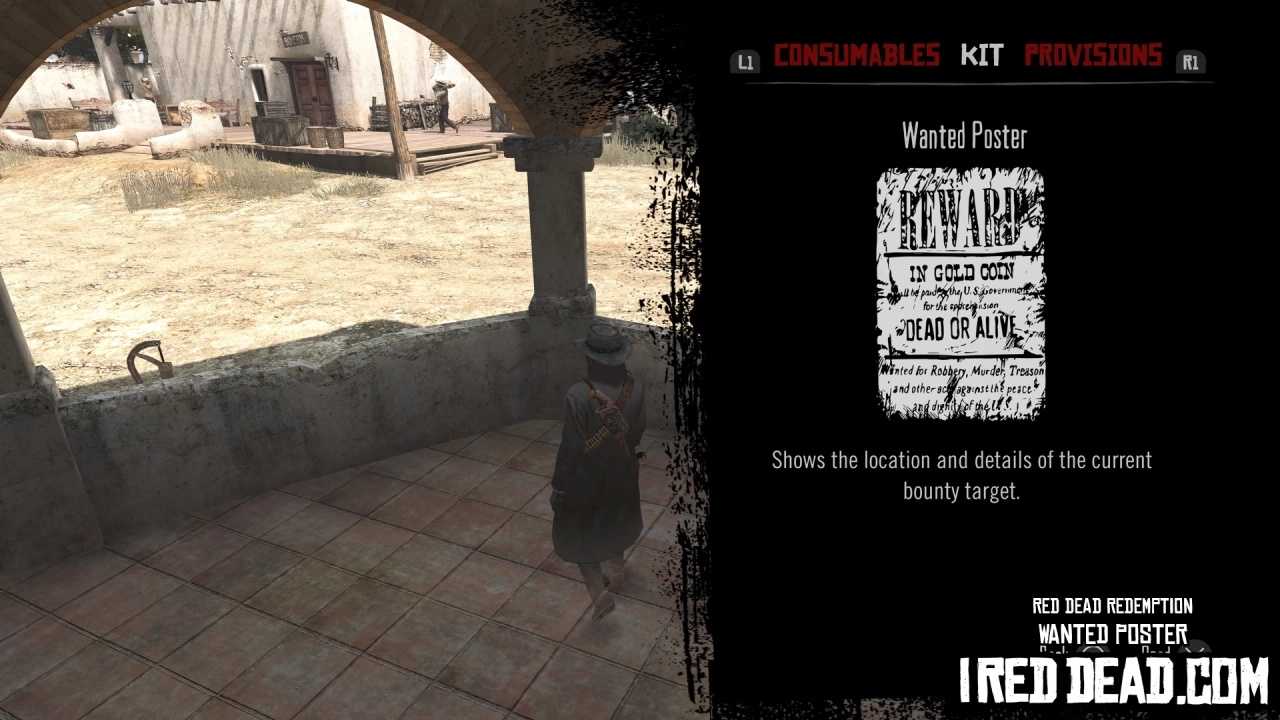Click the tab underline divider bar
1280x720 pixels.
click(x=960, y=86)
